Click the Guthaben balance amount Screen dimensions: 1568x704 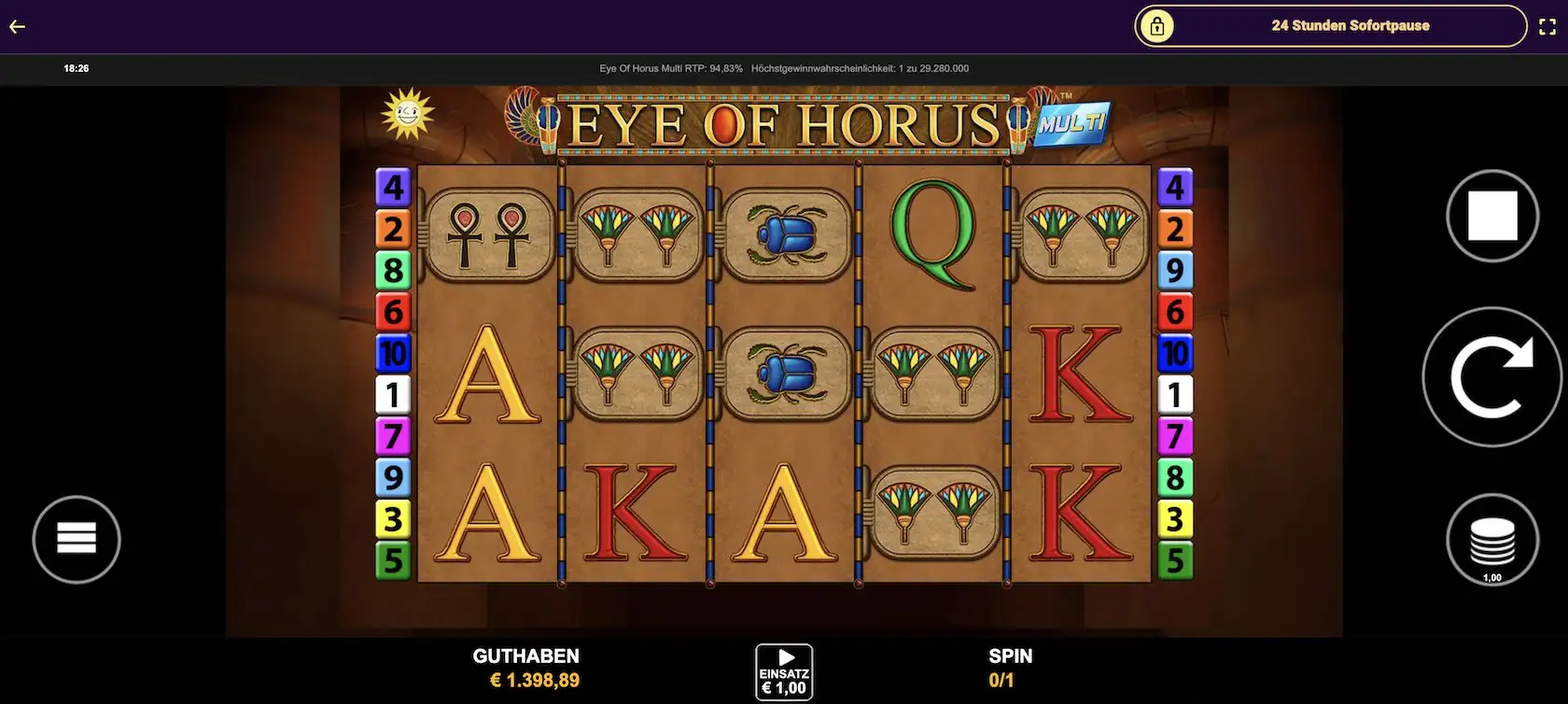click(535, 680)
